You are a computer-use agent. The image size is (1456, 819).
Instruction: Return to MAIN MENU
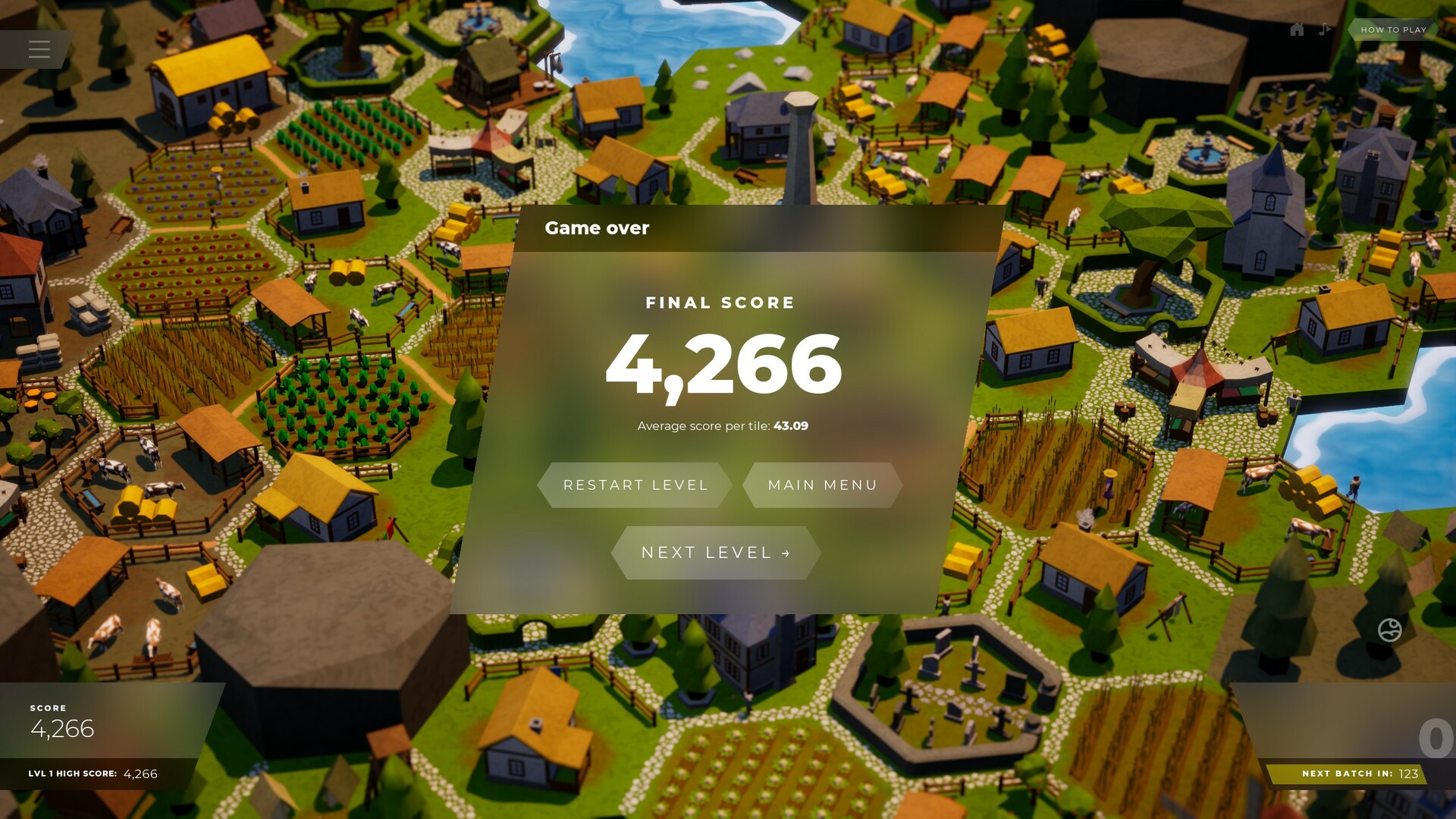tap(822, 485)
